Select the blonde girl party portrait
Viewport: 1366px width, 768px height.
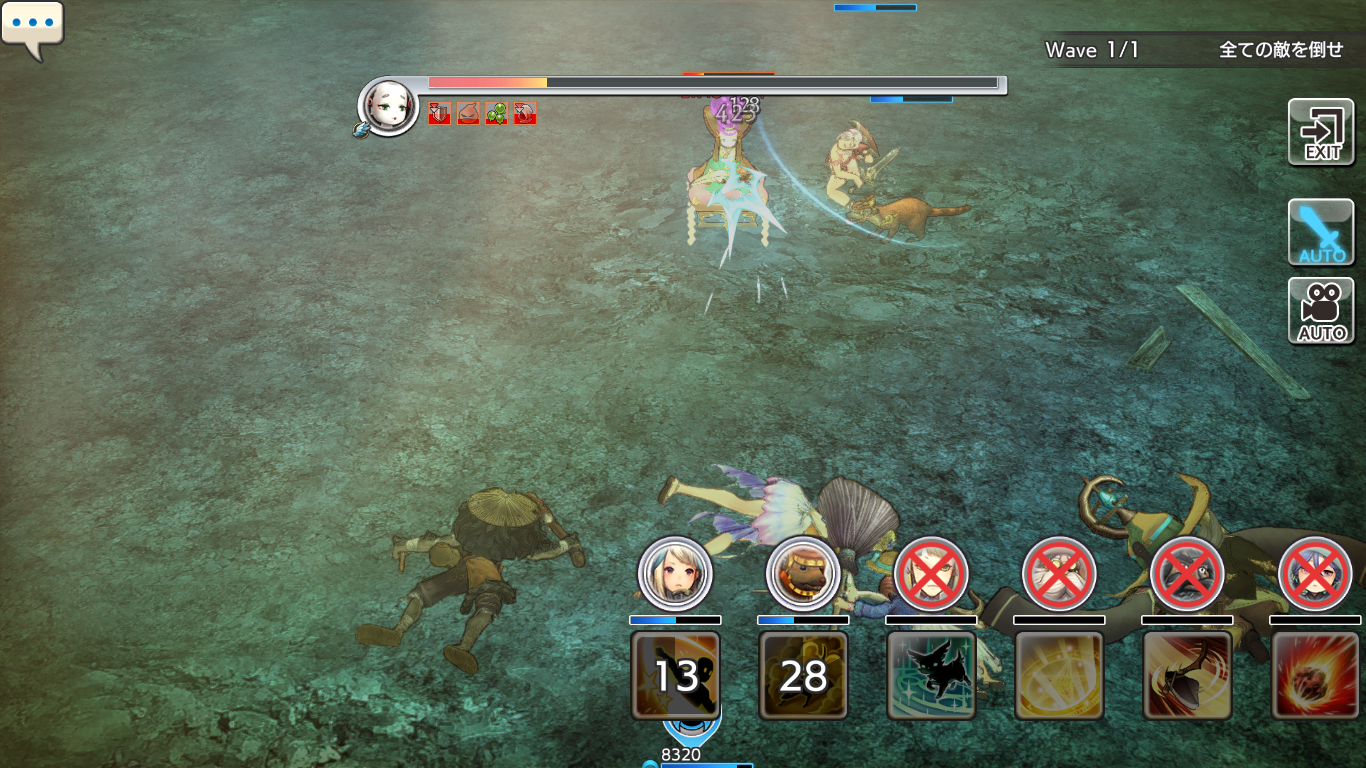675,574
